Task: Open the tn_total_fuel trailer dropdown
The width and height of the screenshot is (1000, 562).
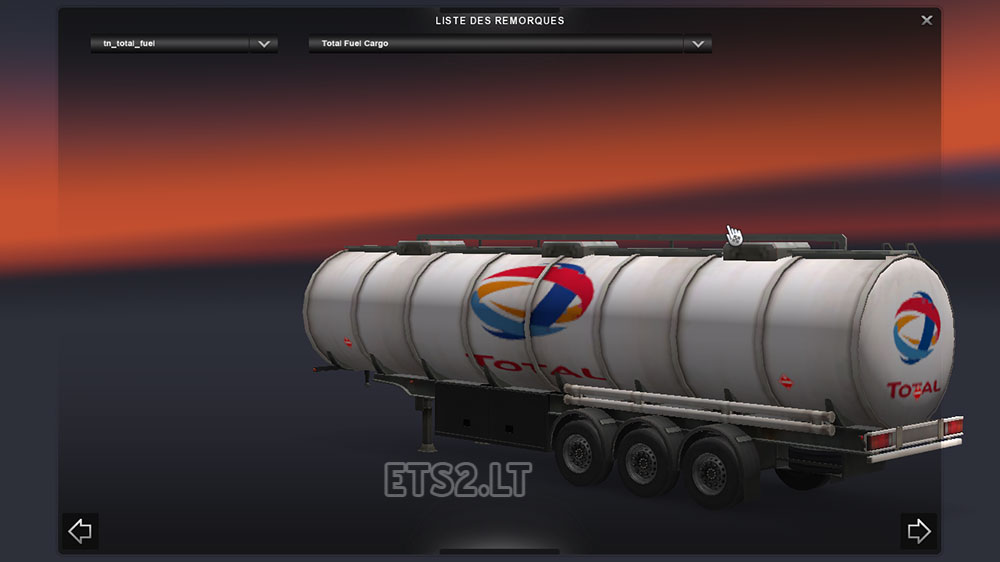Action: click(263, 44)
